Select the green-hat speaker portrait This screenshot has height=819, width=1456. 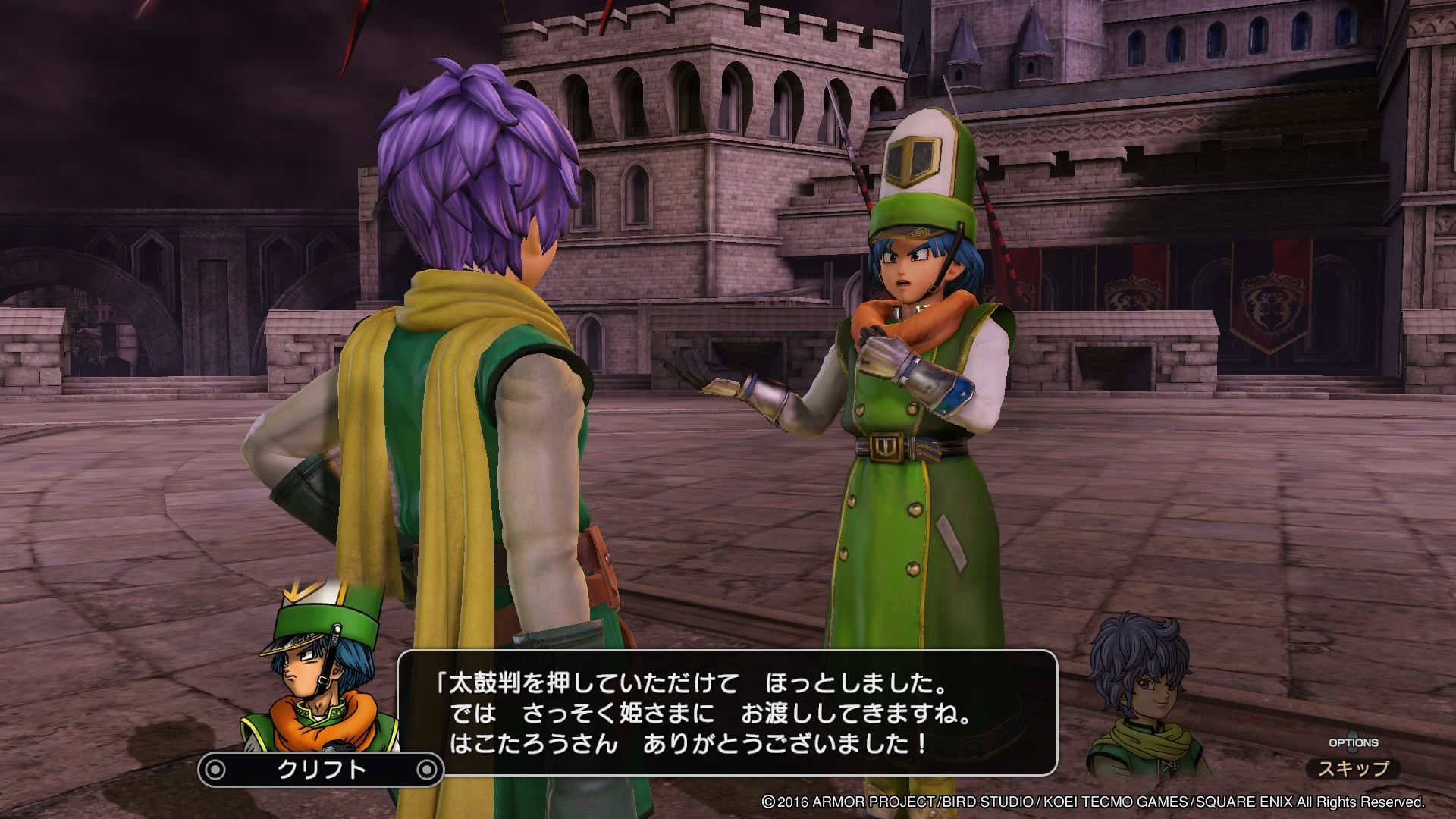point(322,667)
